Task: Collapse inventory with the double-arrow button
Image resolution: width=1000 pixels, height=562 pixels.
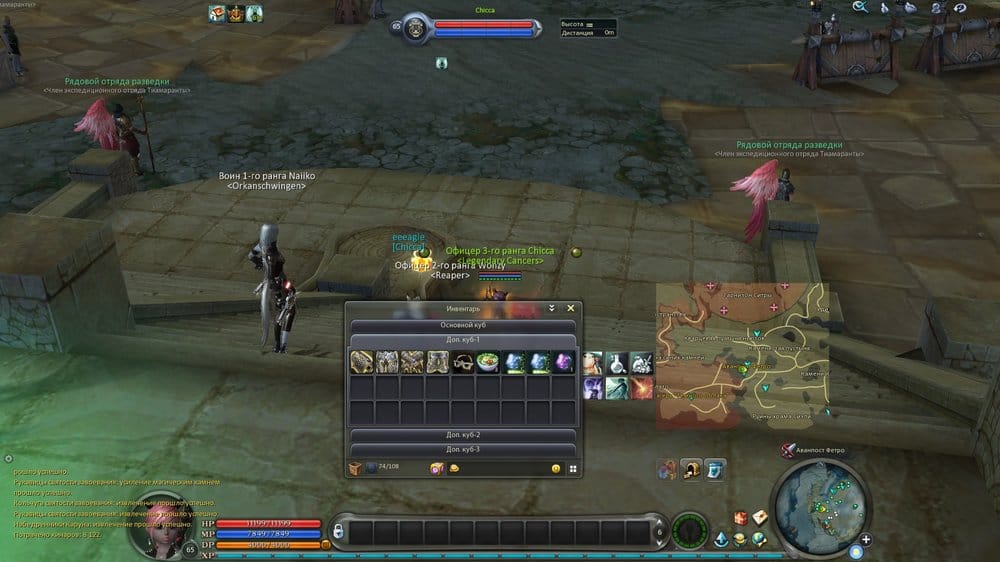Action: (x=551, y=309)
